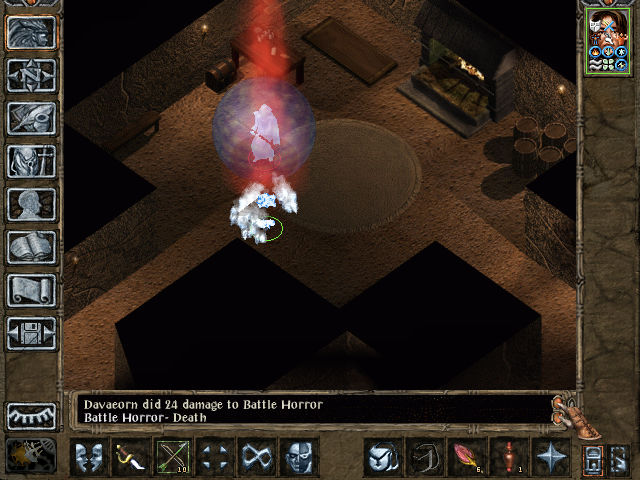Open the character record screen
Image resolution: width=640 pixels, height=480 pixels.
coord(31,204)
